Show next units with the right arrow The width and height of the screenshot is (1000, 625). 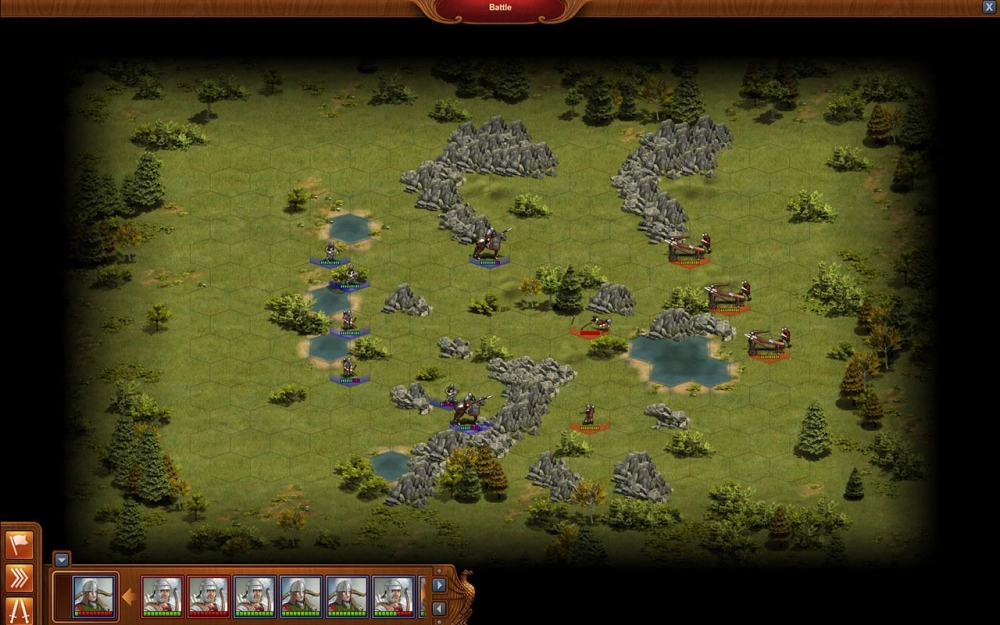(439, 585)
